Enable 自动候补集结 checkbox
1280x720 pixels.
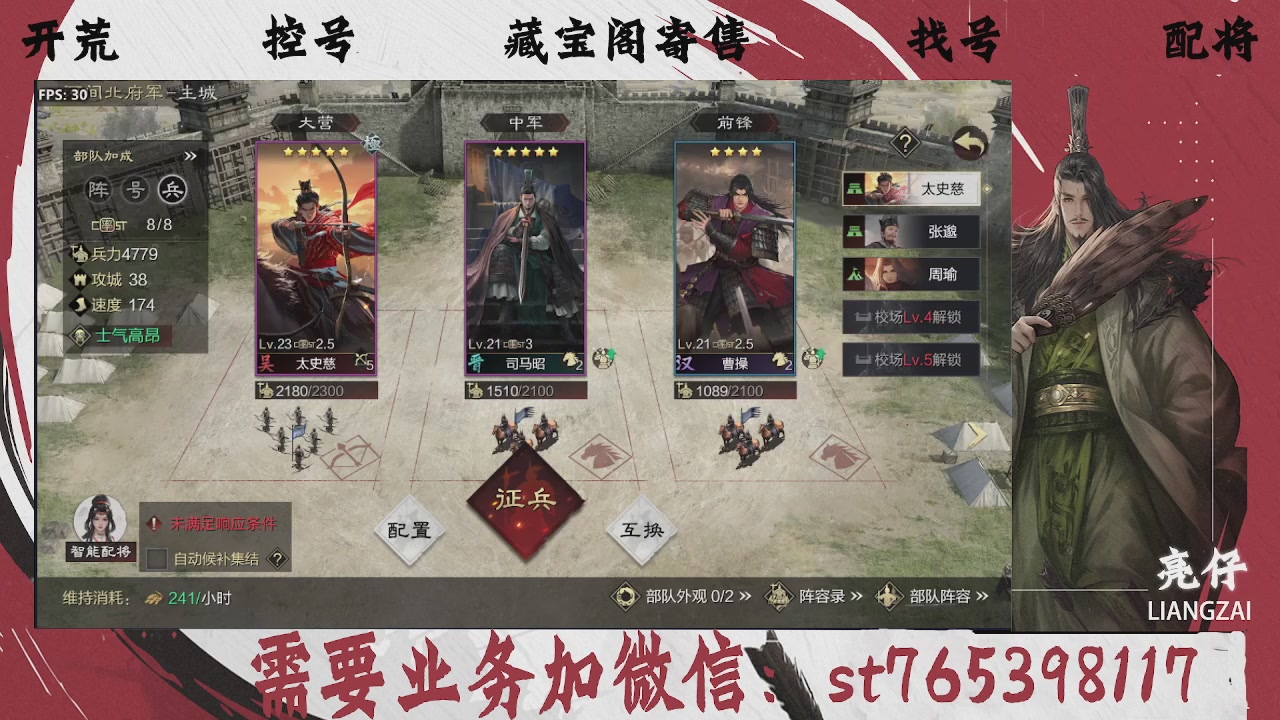[x=156, y=559]
